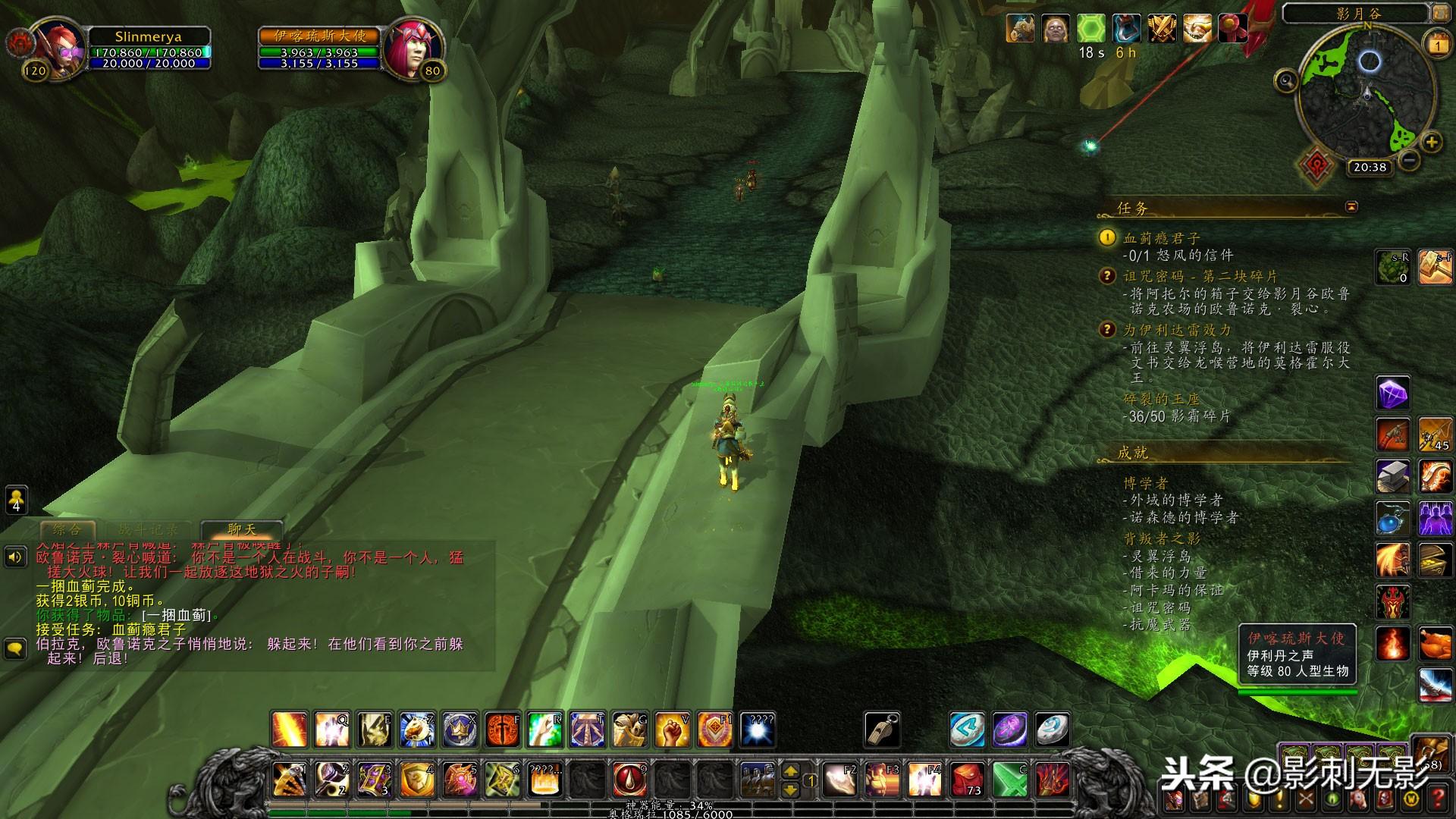This screenshot has height=819, width=1456.
Task: Select the 血蓟瘾君子 quest in the tracker
Action: tap(1162, 238)
